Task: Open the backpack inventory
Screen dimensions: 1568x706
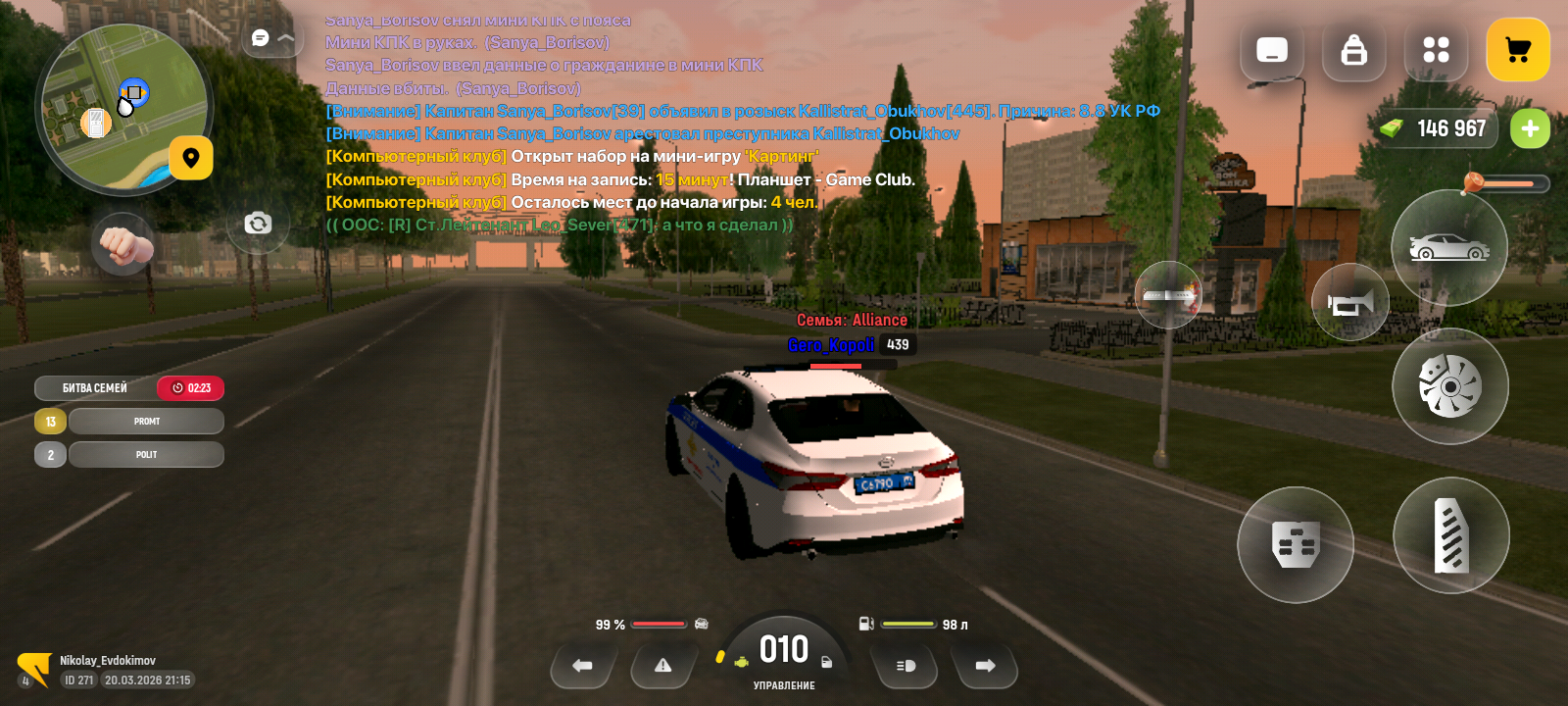Action: click(x=1353, y=50)
